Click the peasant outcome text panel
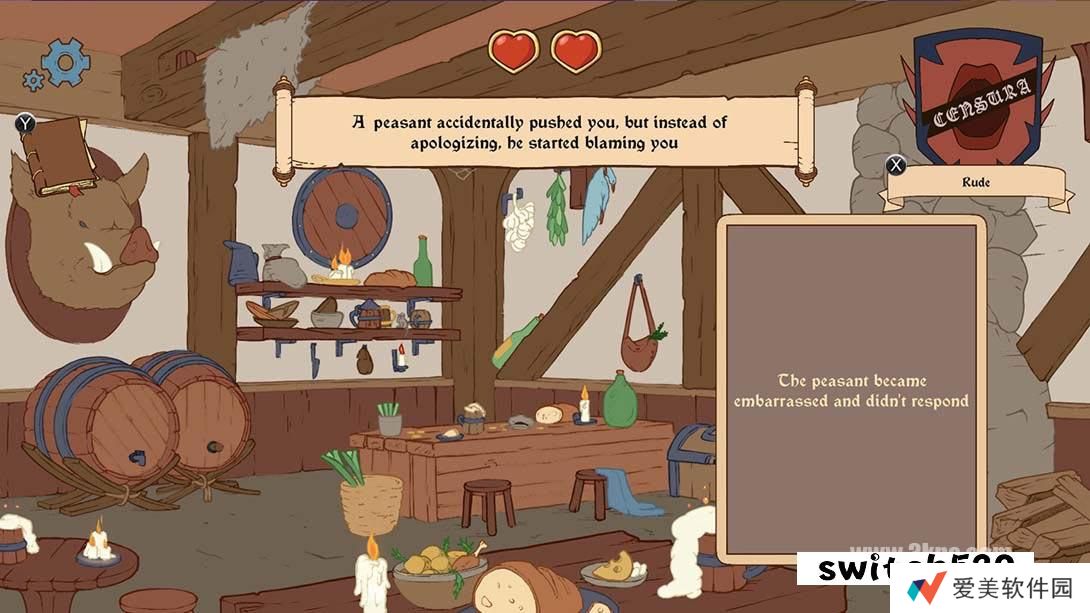The height and width of the screenshot is (613, 1090). (x=851, y=391)
